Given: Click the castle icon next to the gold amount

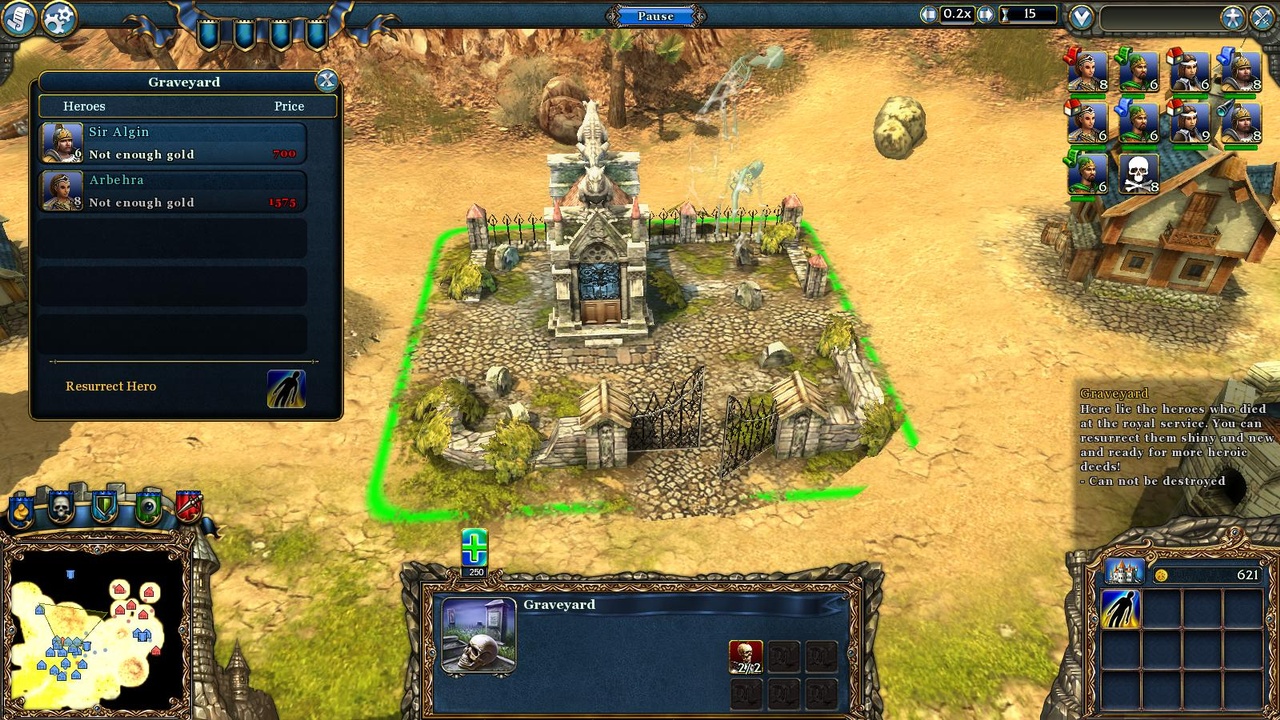Looking at the screenshot, I should 1124,572.
